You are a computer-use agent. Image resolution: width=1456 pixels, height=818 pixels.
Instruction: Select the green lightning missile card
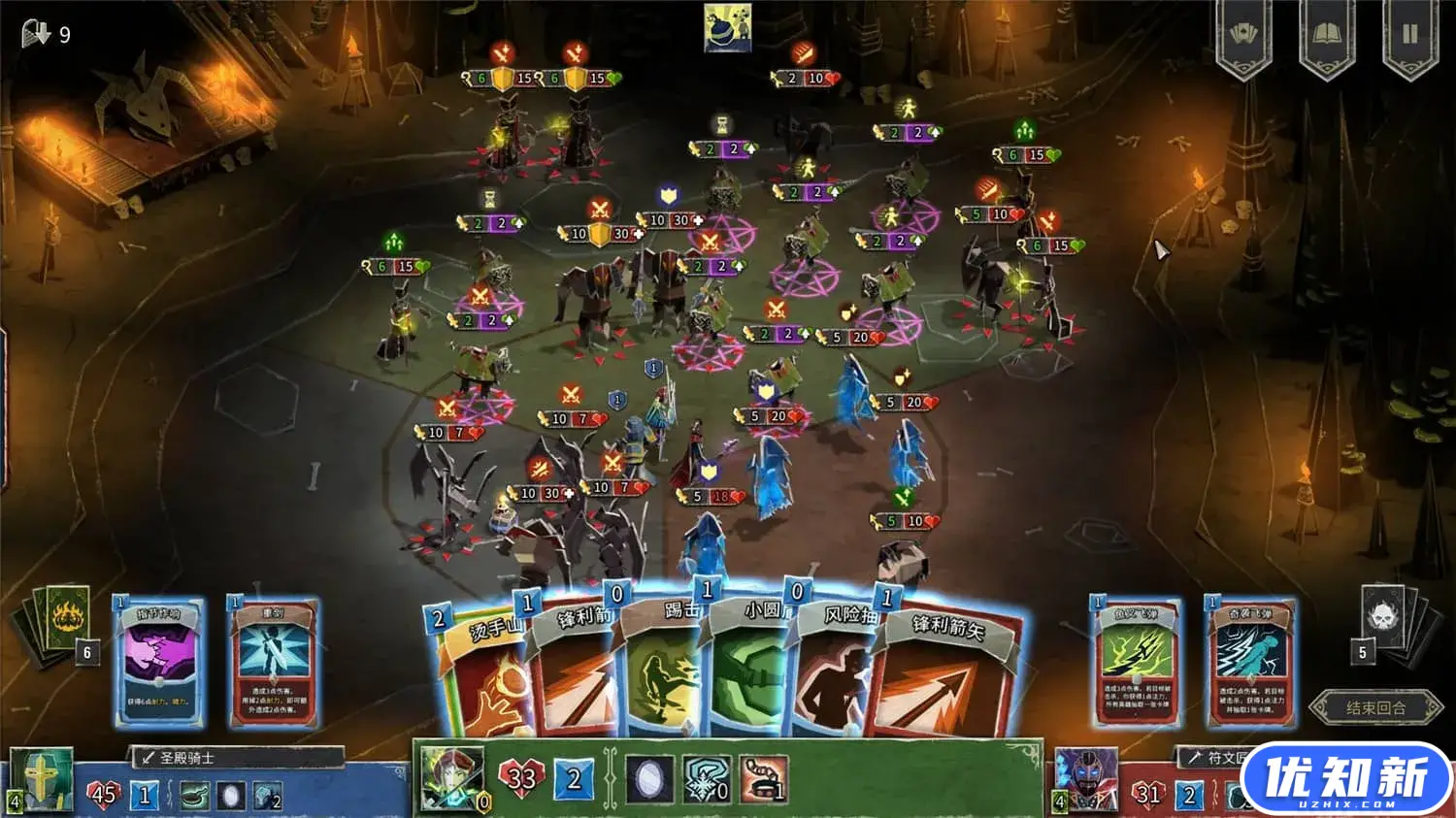pos(1138,662)
